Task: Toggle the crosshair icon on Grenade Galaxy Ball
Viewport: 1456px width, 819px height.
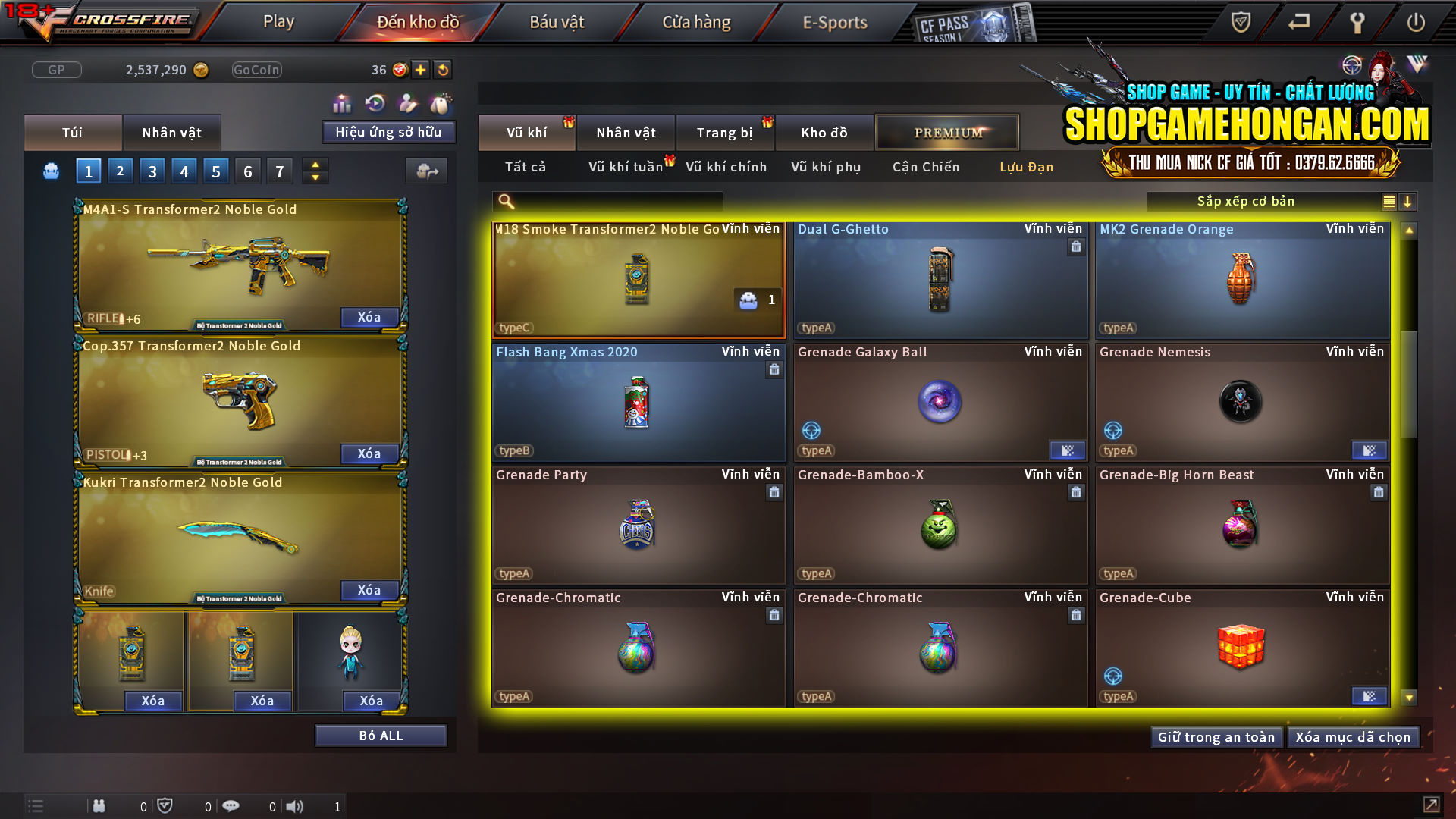Action: tap(811, 431)
